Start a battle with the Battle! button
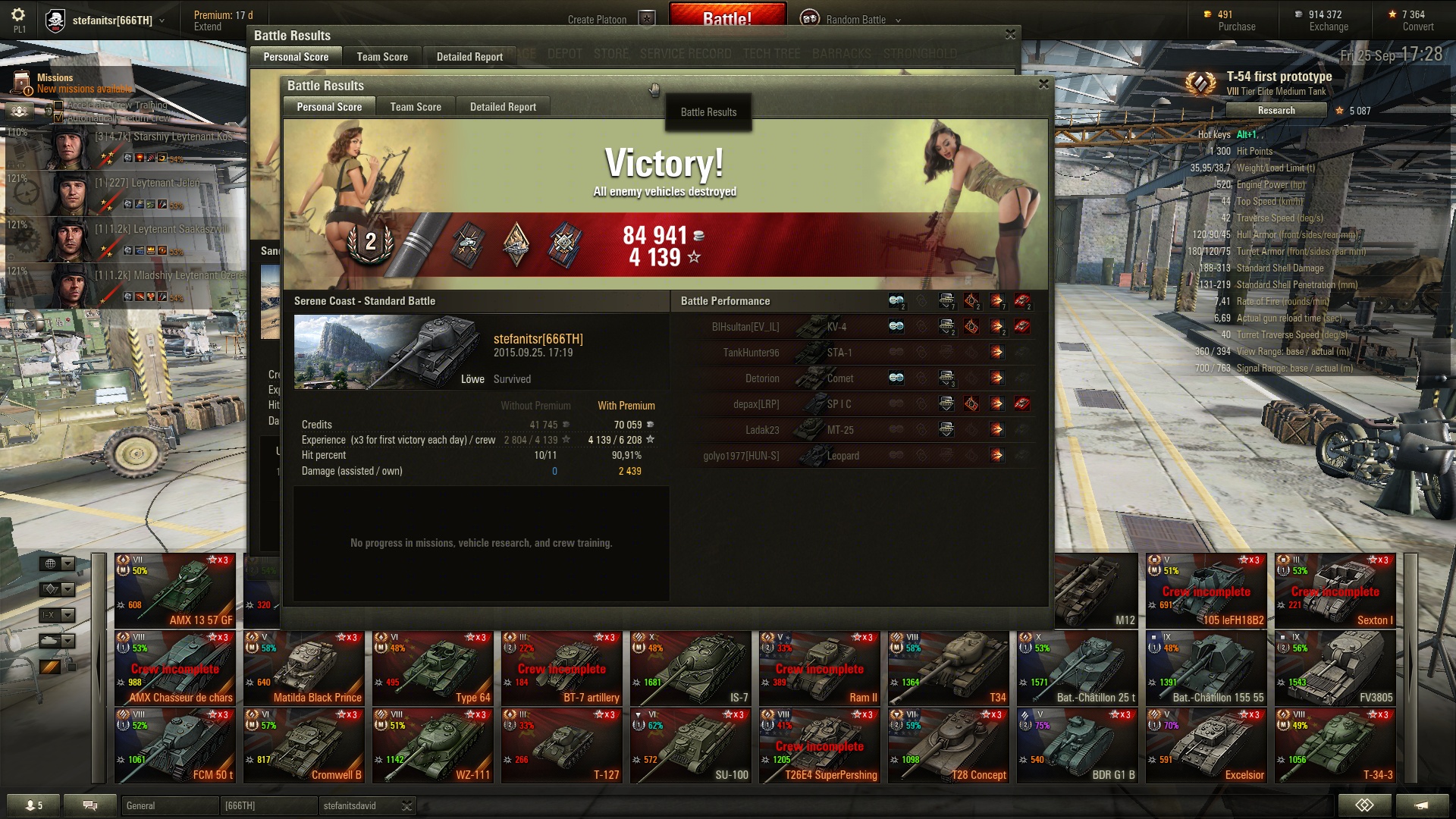 coord(726,17)
